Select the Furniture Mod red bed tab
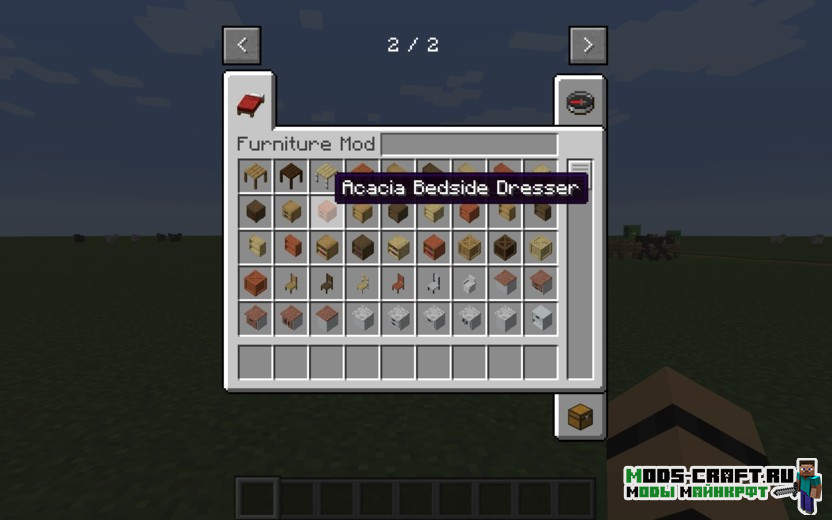The height and width of the screenshot is (520, 832). coord(249,103)
